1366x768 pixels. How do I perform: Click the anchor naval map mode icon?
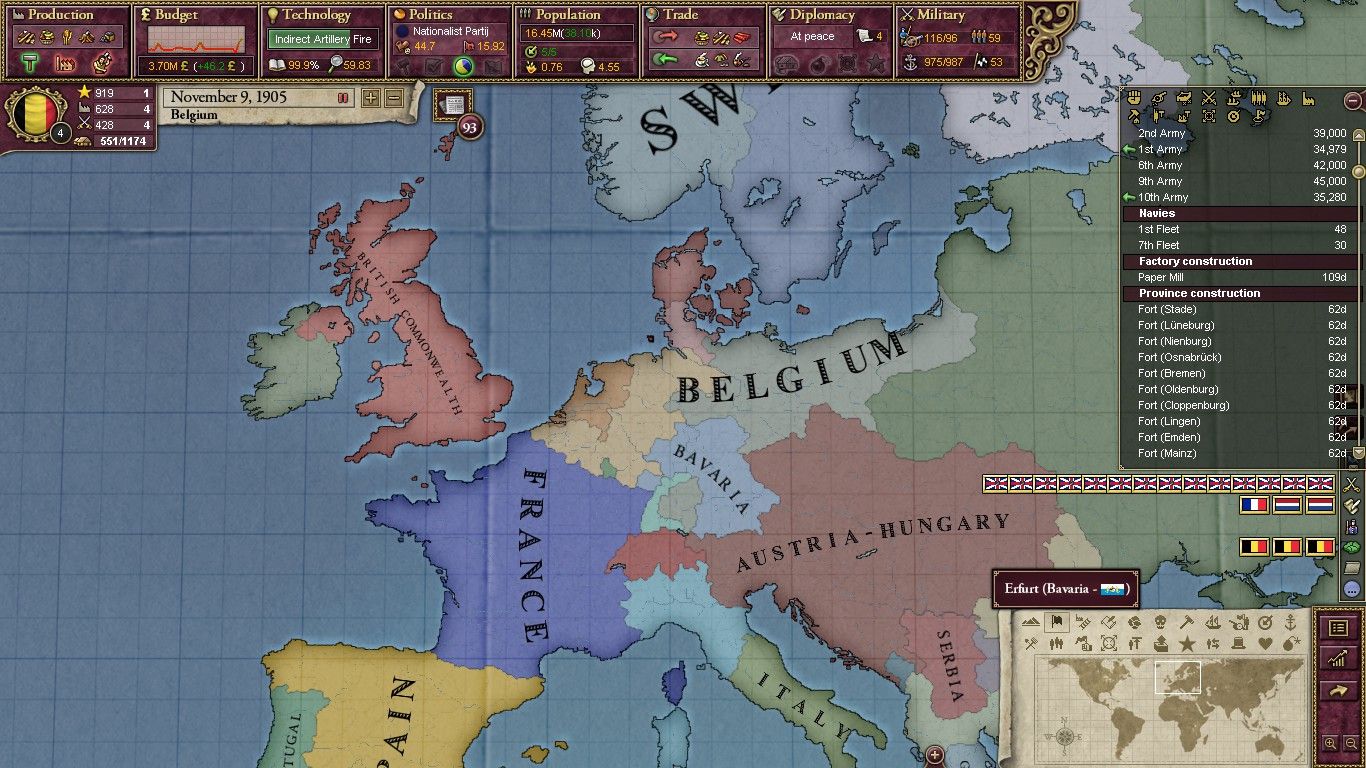1293,621
